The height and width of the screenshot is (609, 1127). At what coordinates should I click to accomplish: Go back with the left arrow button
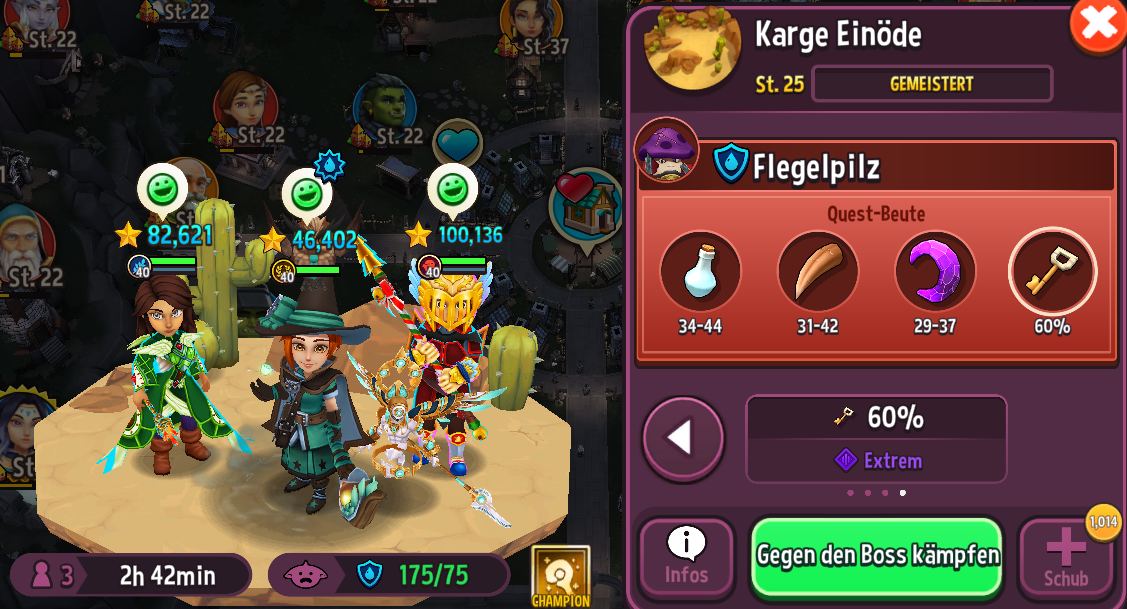pyautogui.click(x=683, y=438)
